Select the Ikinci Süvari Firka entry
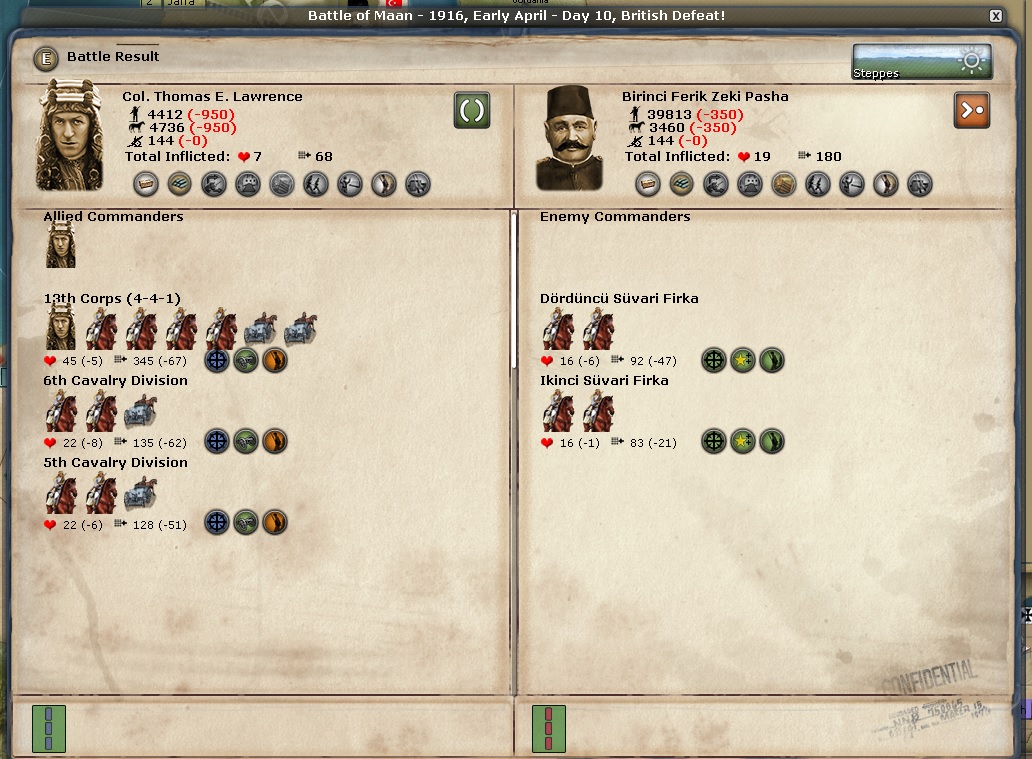 click(604, 381)
